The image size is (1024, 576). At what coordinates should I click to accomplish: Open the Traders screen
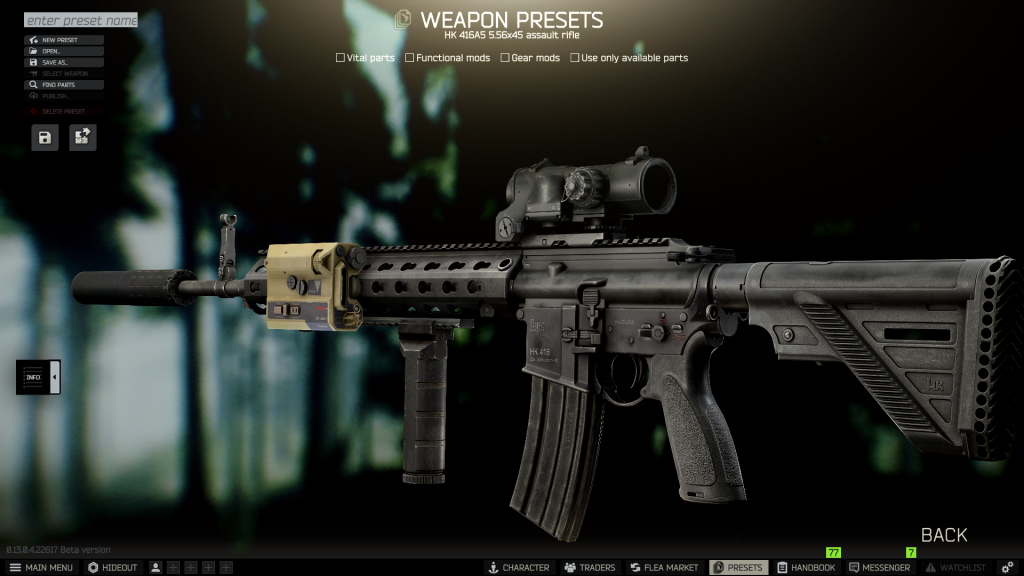[589, 568]
